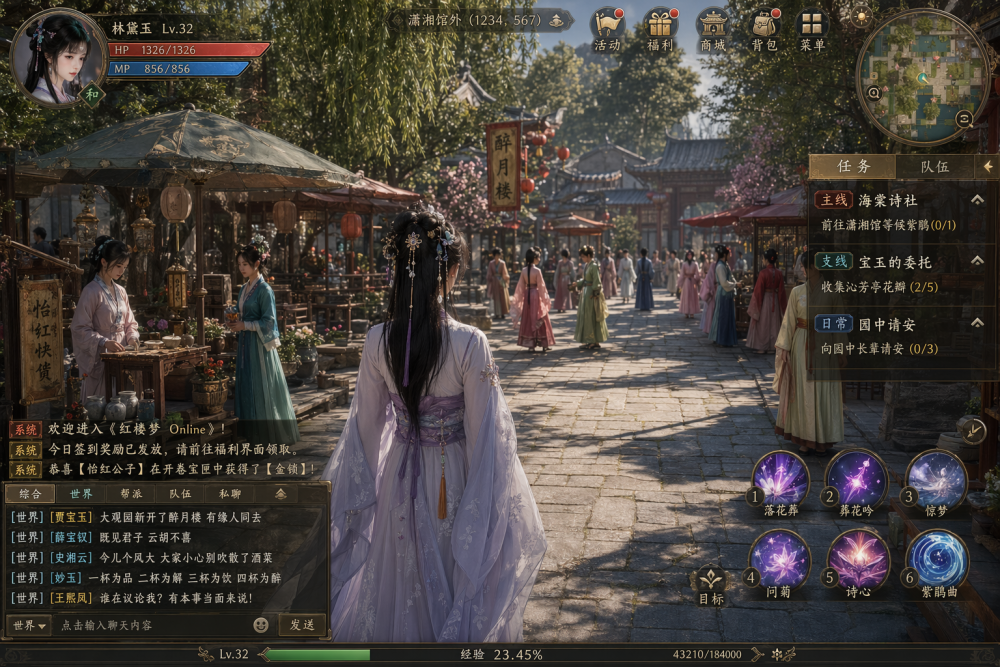Use the 惊梦 skill
This screenshot has height=667, width=1000.
(936, 478)
